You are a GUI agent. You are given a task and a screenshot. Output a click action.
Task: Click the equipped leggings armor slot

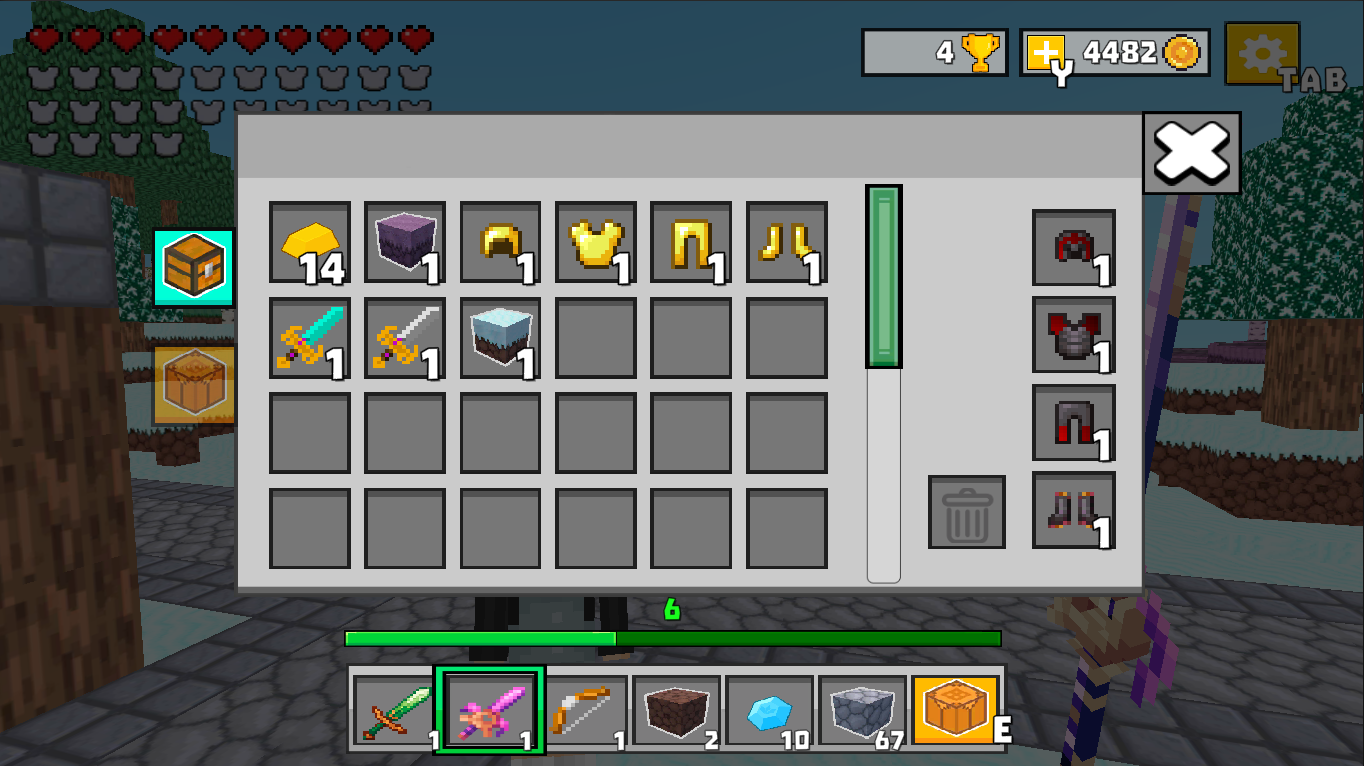point(1073,424)
